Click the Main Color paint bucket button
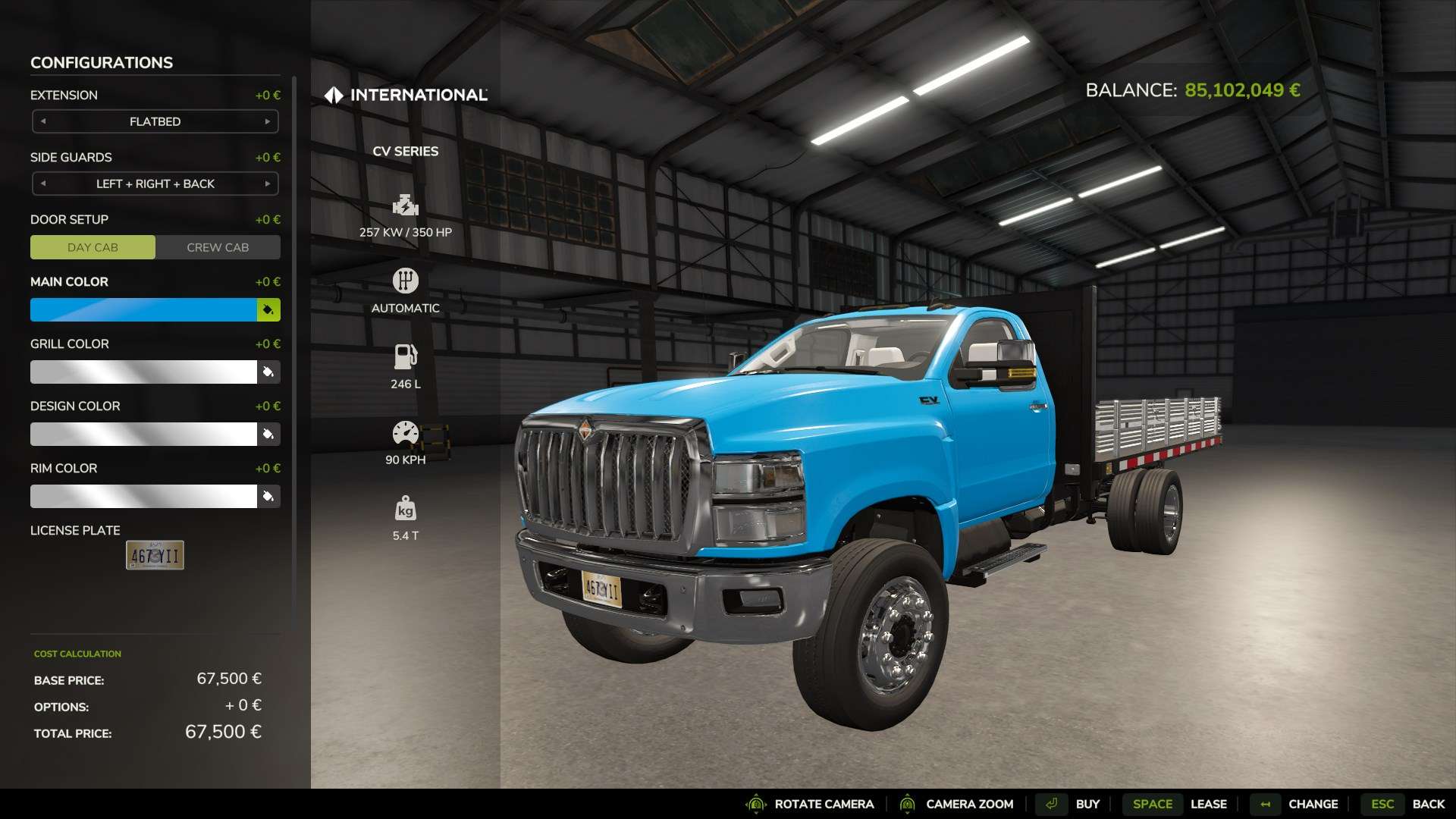 [268, 309]
